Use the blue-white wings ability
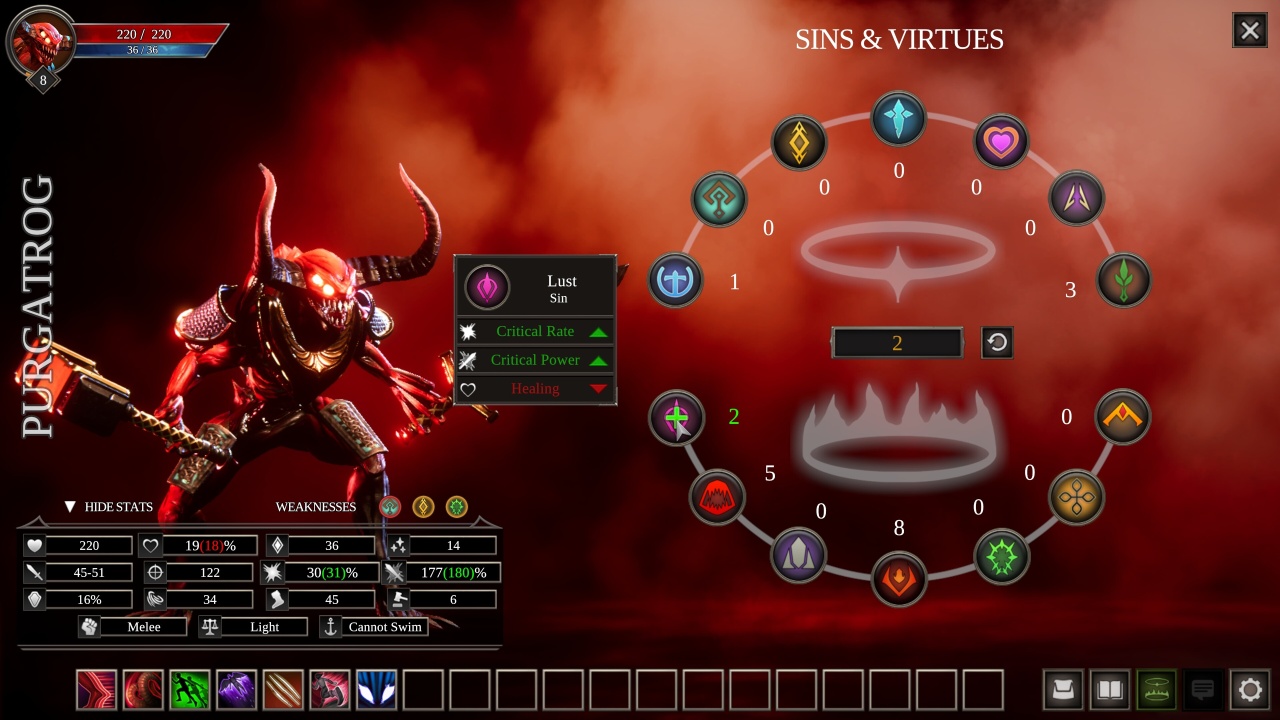 coord(377,690)
